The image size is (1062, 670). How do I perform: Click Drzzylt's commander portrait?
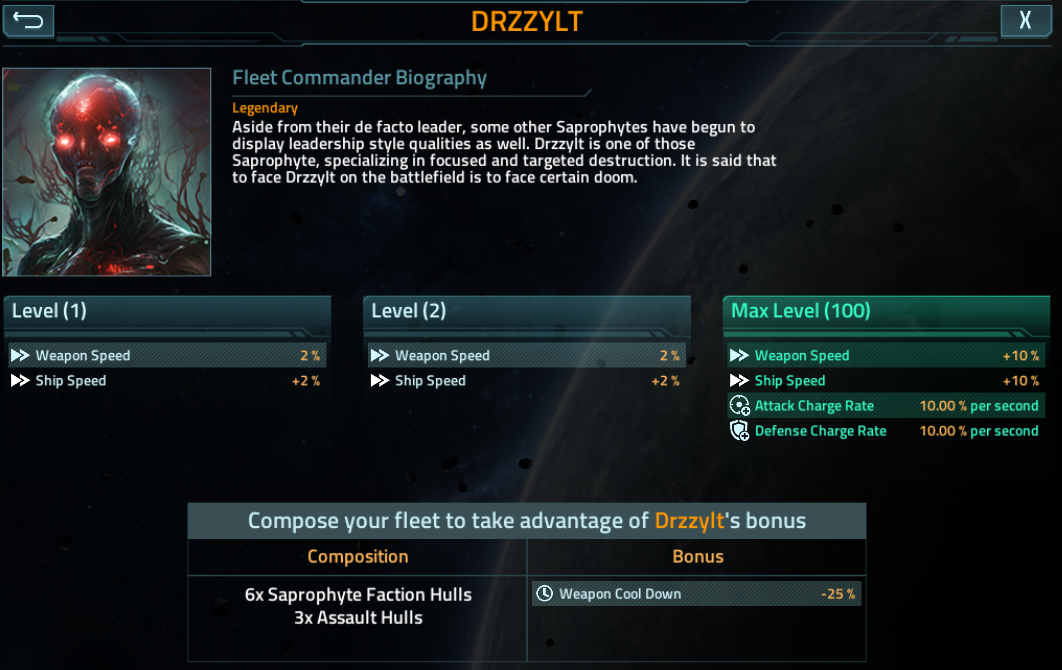click(107, 172)
